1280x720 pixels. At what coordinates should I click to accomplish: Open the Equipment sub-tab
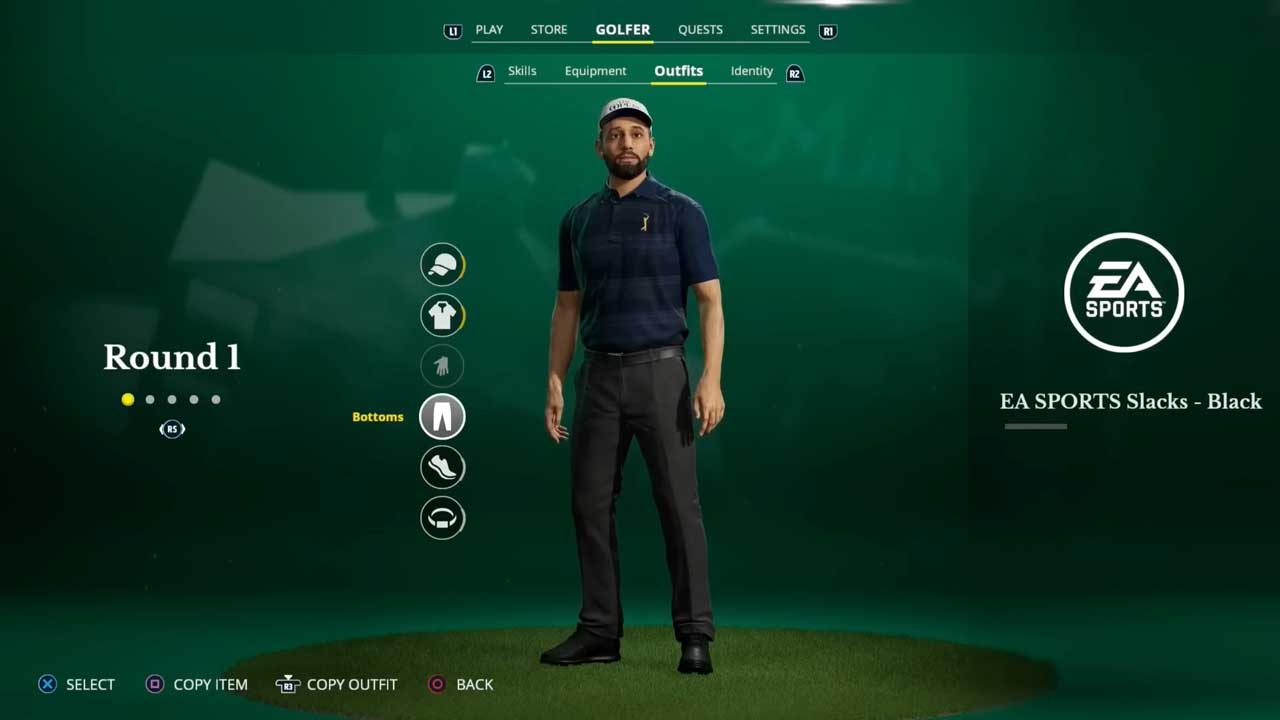point(595,71)
